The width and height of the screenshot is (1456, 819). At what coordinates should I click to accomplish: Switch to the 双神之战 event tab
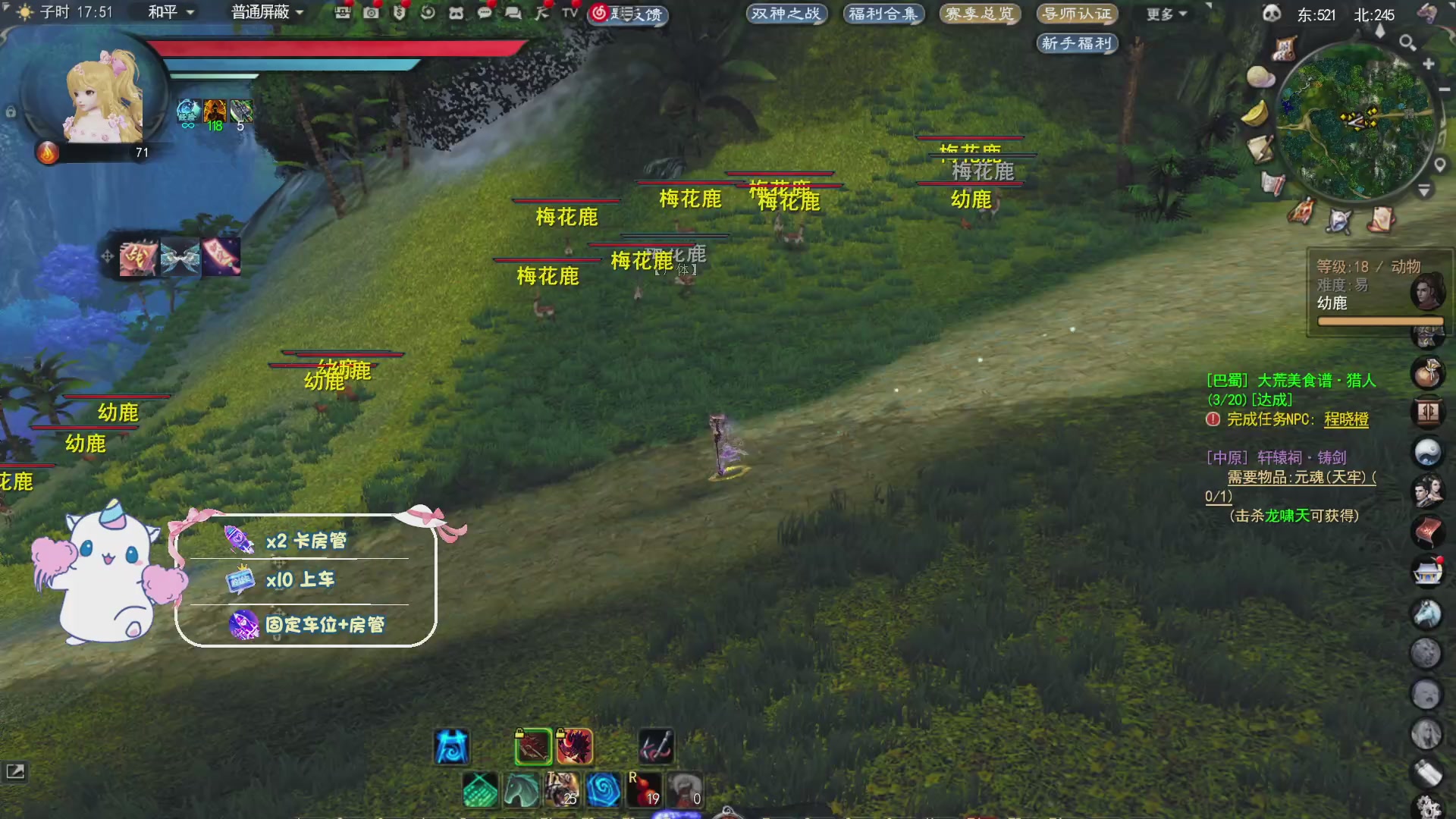(x=786, y=13)
